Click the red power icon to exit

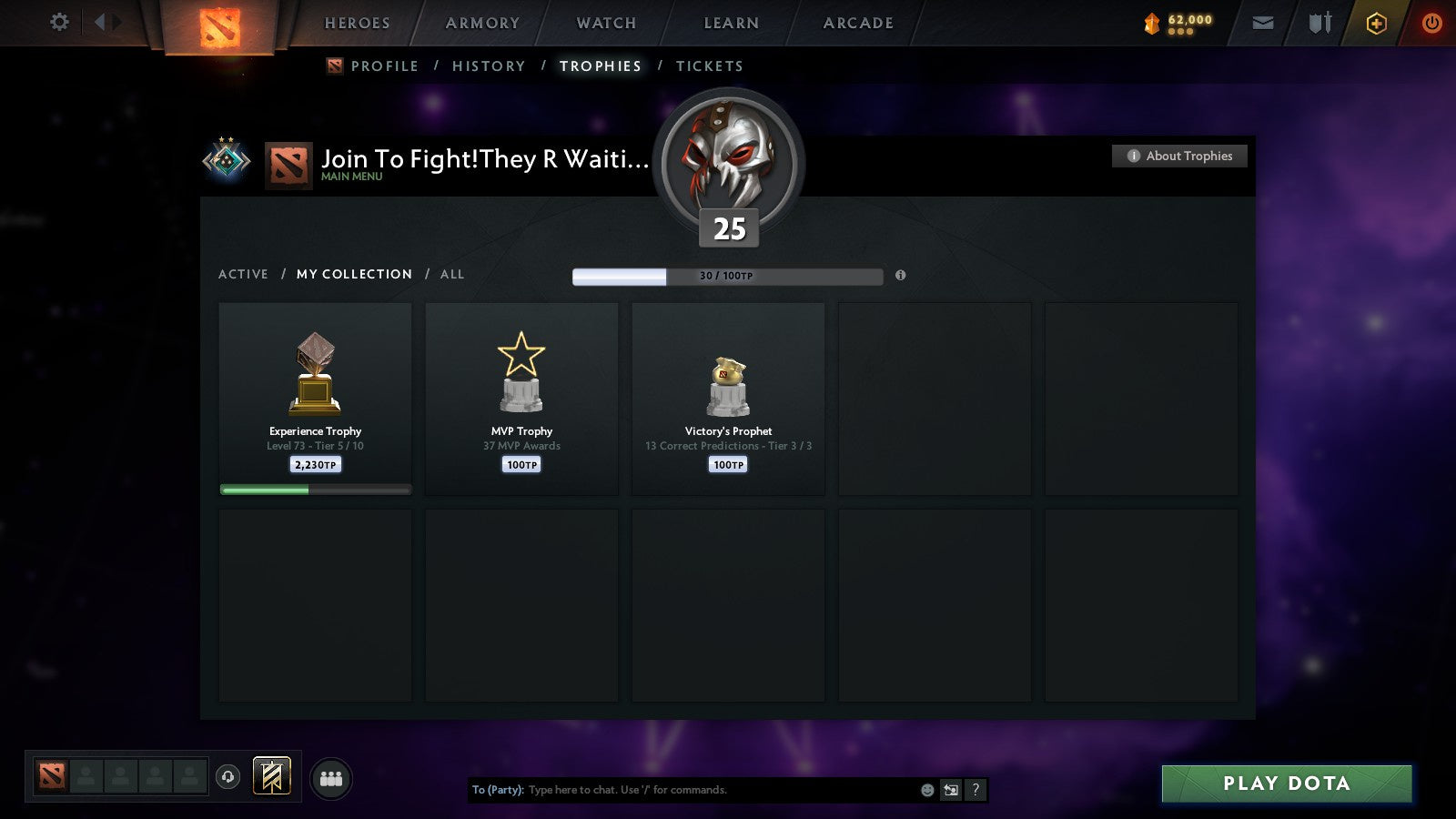1429,23
